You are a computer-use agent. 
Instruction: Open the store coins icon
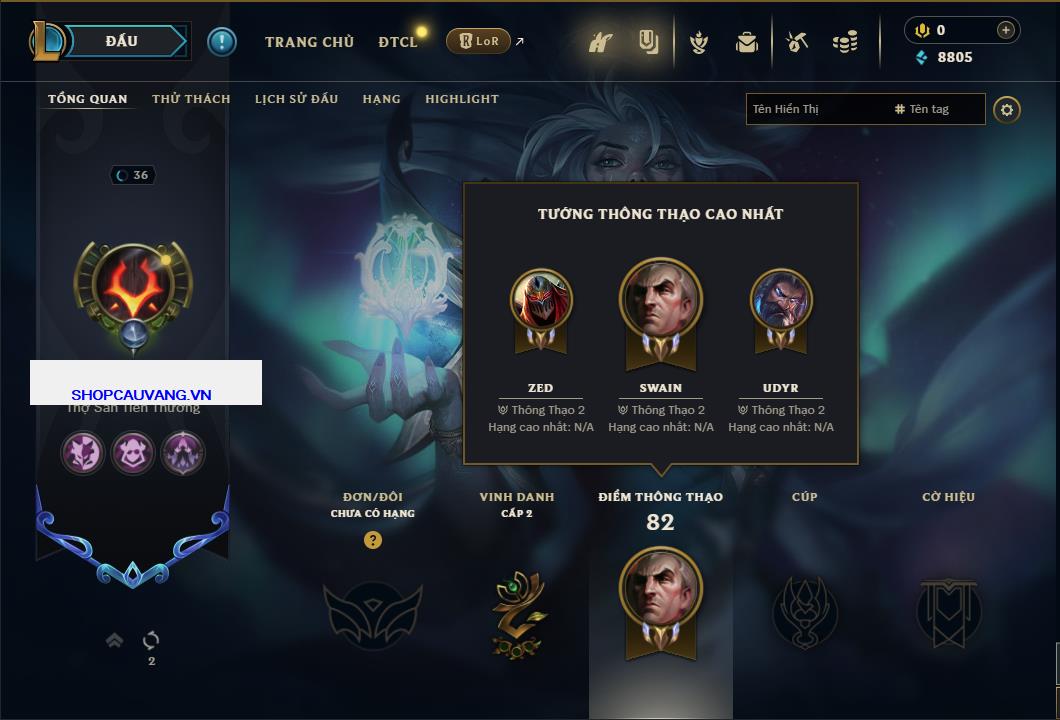tap(845, 42)
